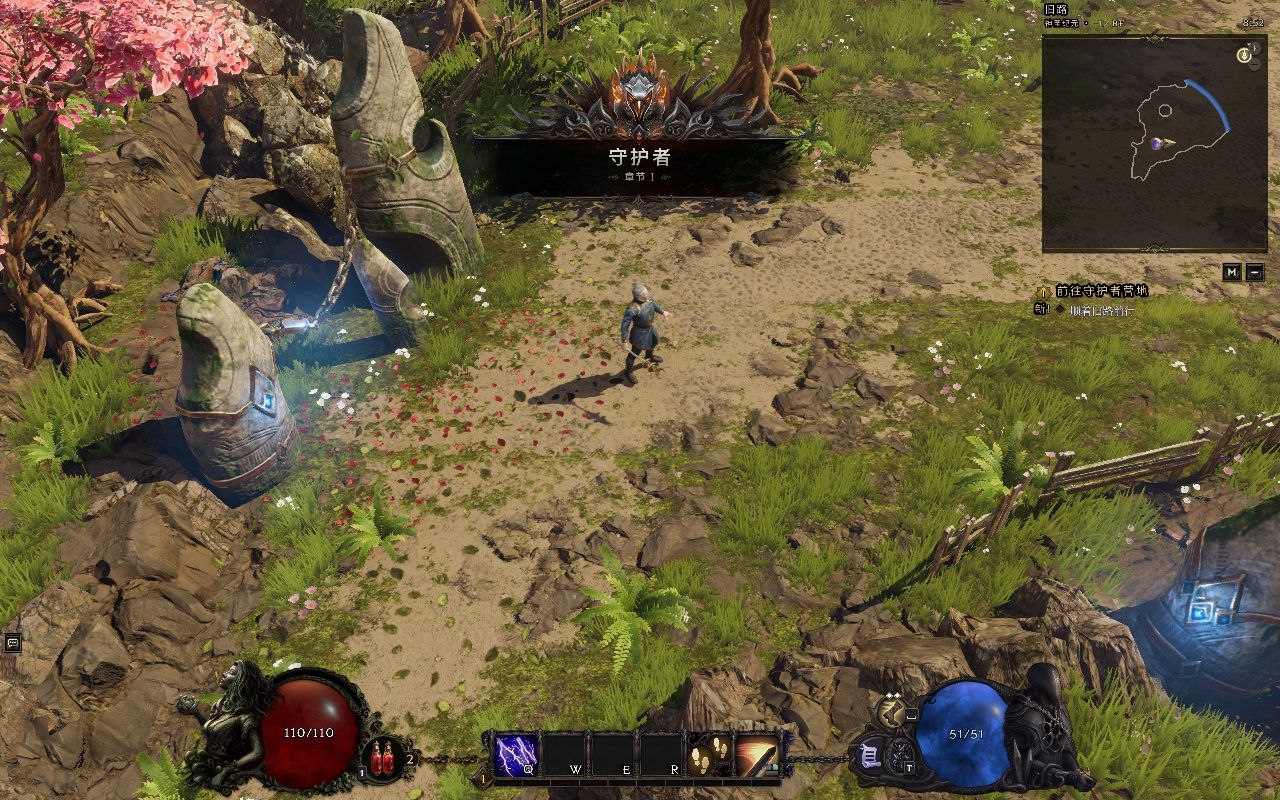The height and width of the screenshot is (800, 1280).
Task: Activate the purple lightning skill
Action: tap(515, 754)
